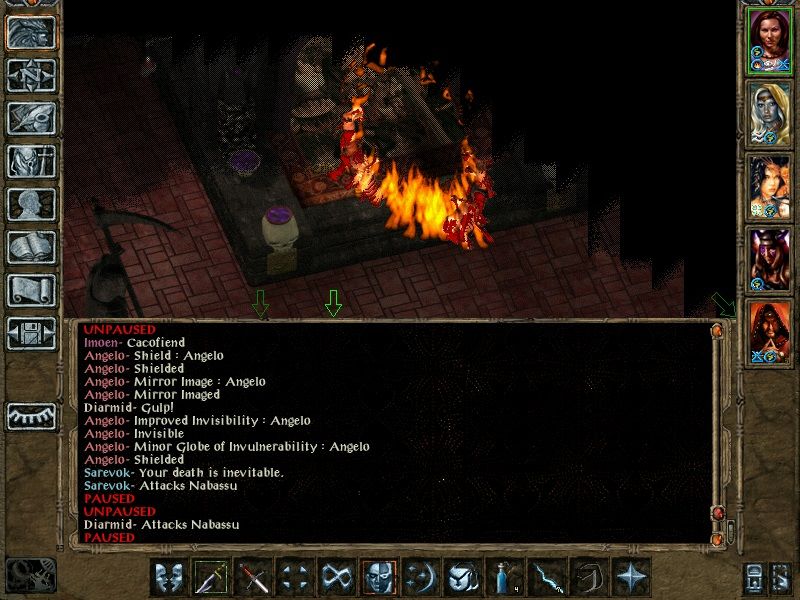Open the options floppy disk button
Image resolution: width=800 pixels, height=600 pixels.
[x=31, y=332]
